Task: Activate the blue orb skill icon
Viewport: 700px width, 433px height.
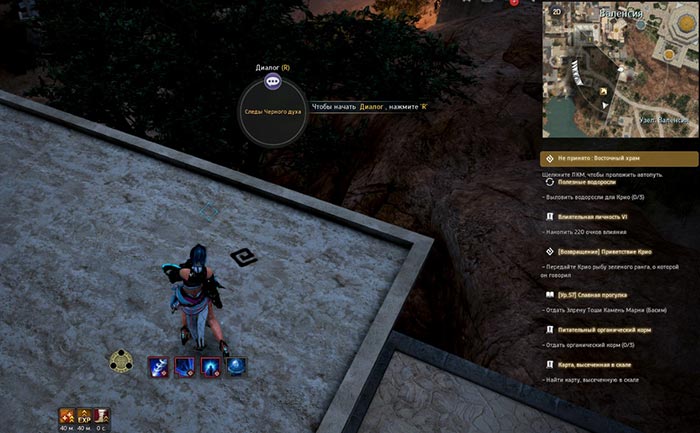Action: tap(236, 366)
